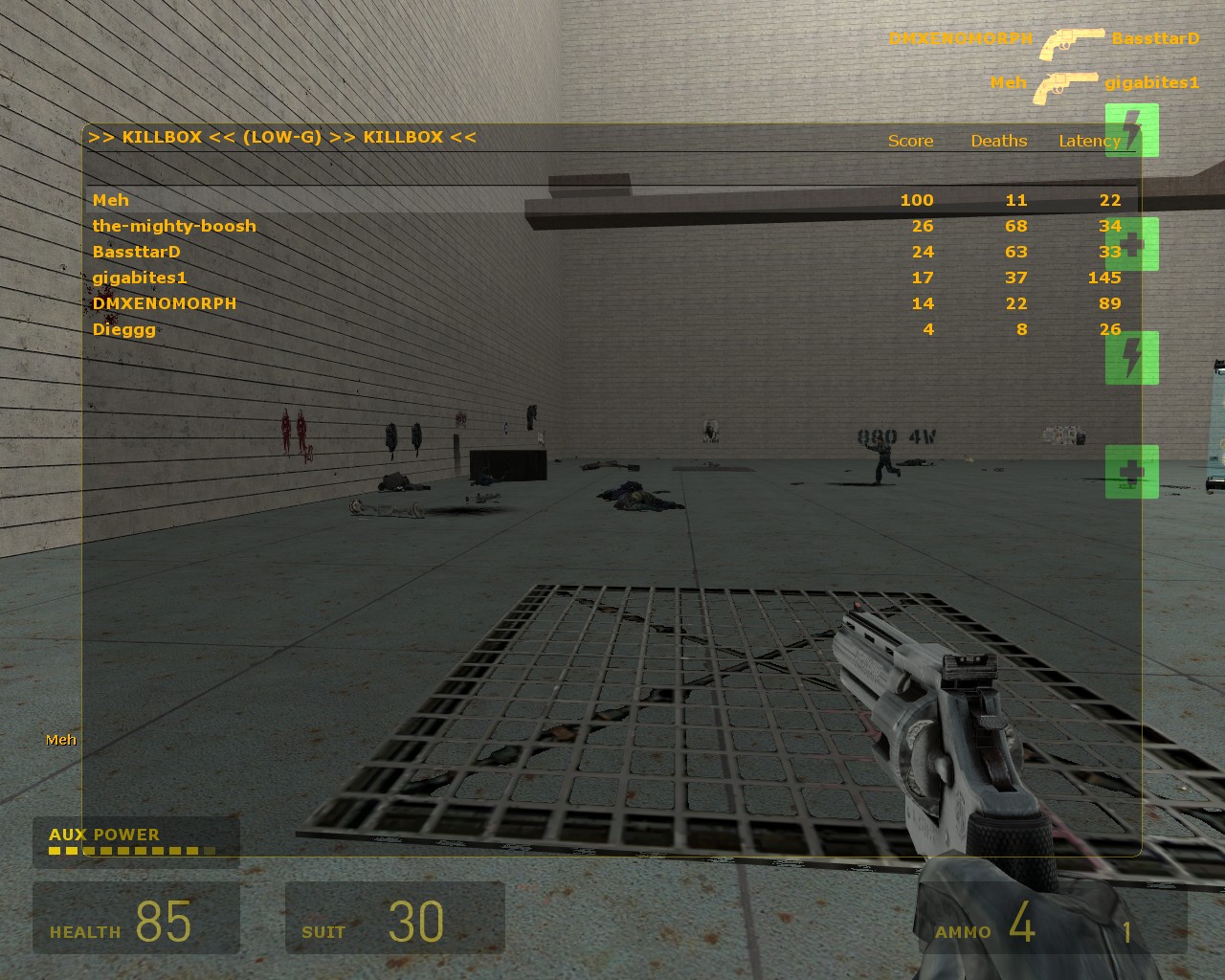This screenshot has width=1225, height=980.
Task: Click gigabites1's latency value of 145
Action: (1105, 278)
